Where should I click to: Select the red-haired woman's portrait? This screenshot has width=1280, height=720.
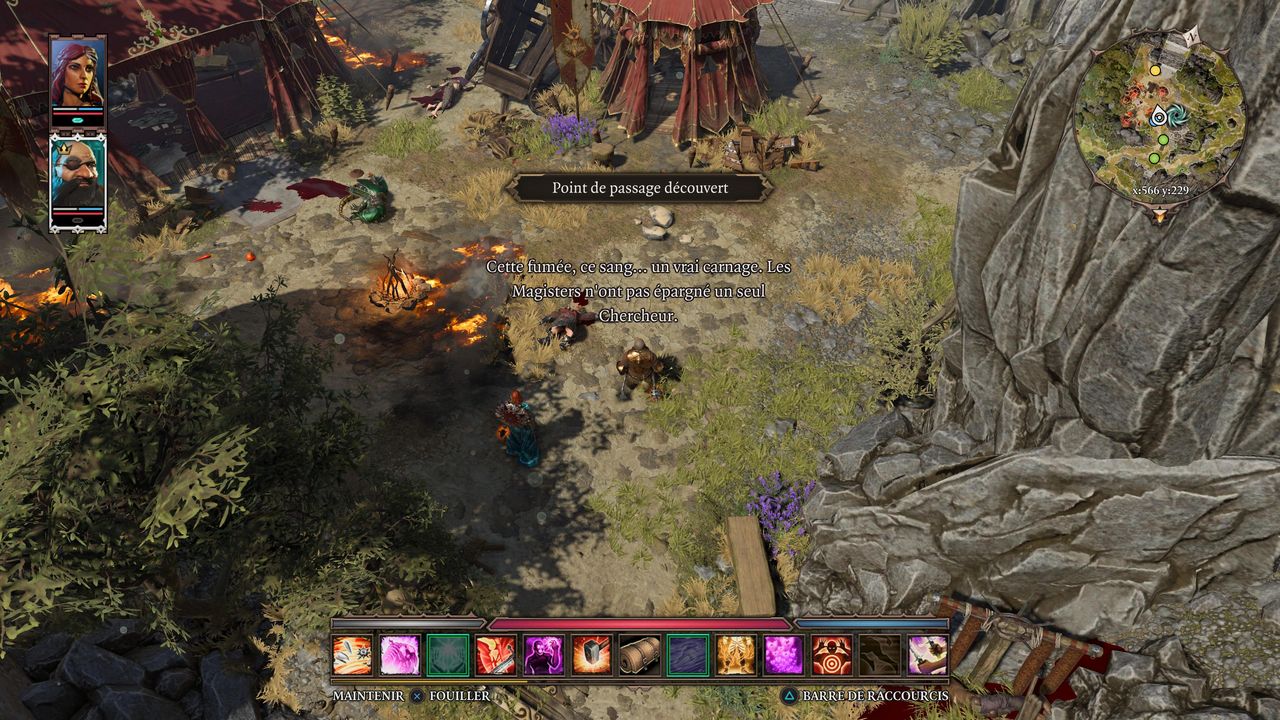tap(77, 72)
